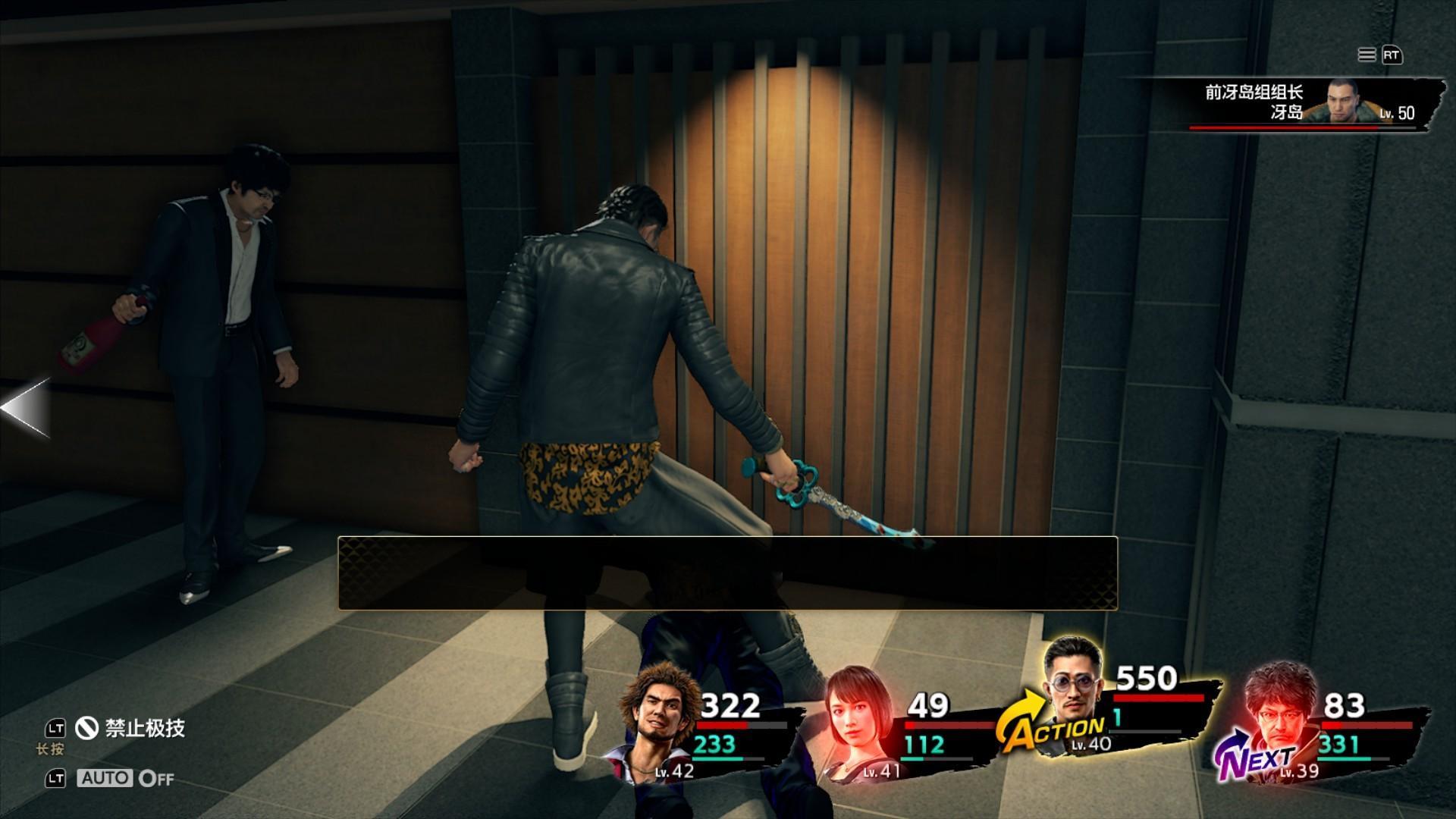The image size is (1456, 819).
Task: Click the white left arrow indicator
Action: click(26, 408)
